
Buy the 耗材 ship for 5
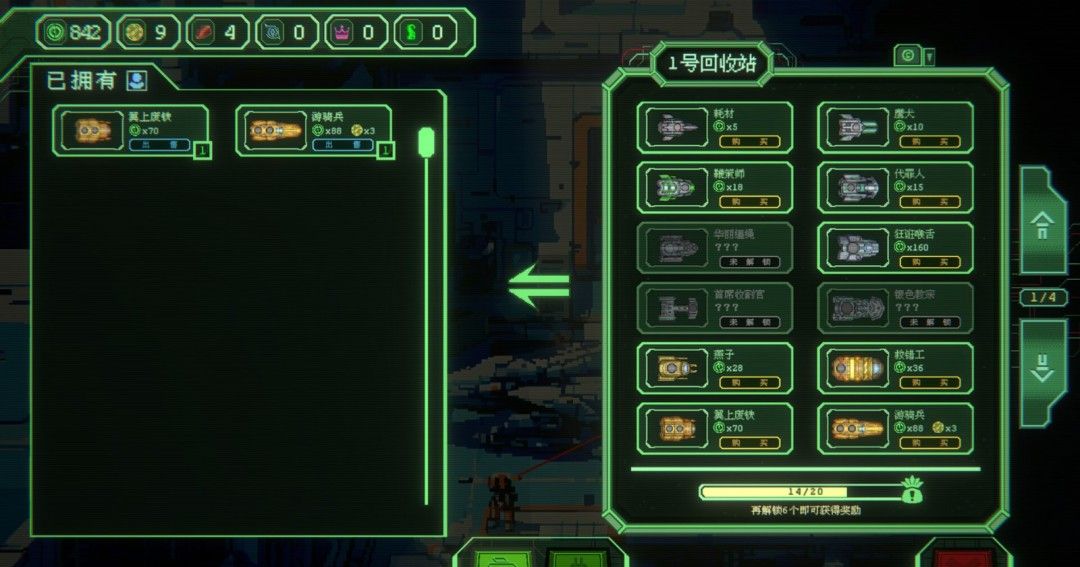pos(749,141)
